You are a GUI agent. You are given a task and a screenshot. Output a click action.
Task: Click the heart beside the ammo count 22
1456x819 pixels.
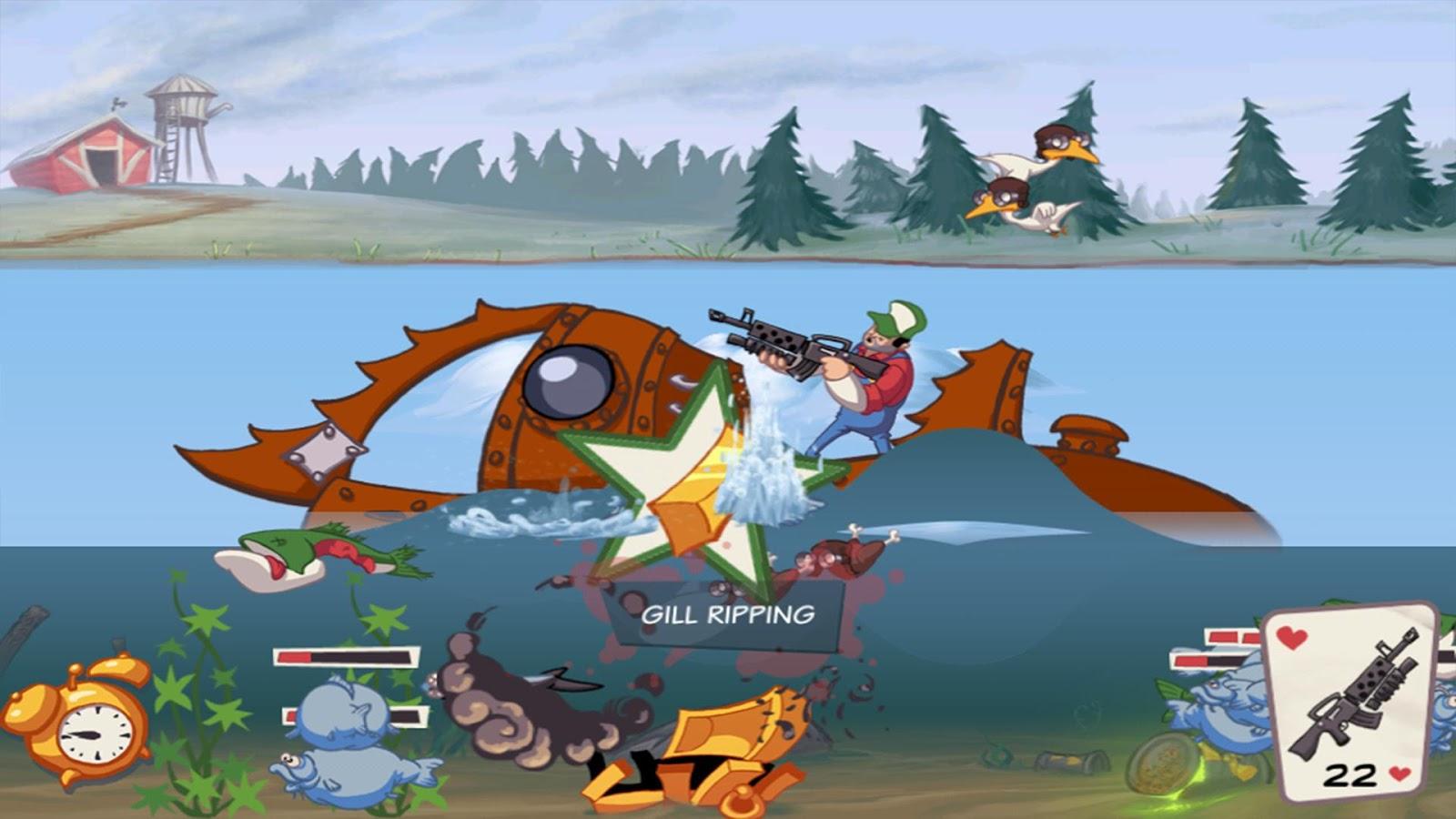pos(1400,772)
